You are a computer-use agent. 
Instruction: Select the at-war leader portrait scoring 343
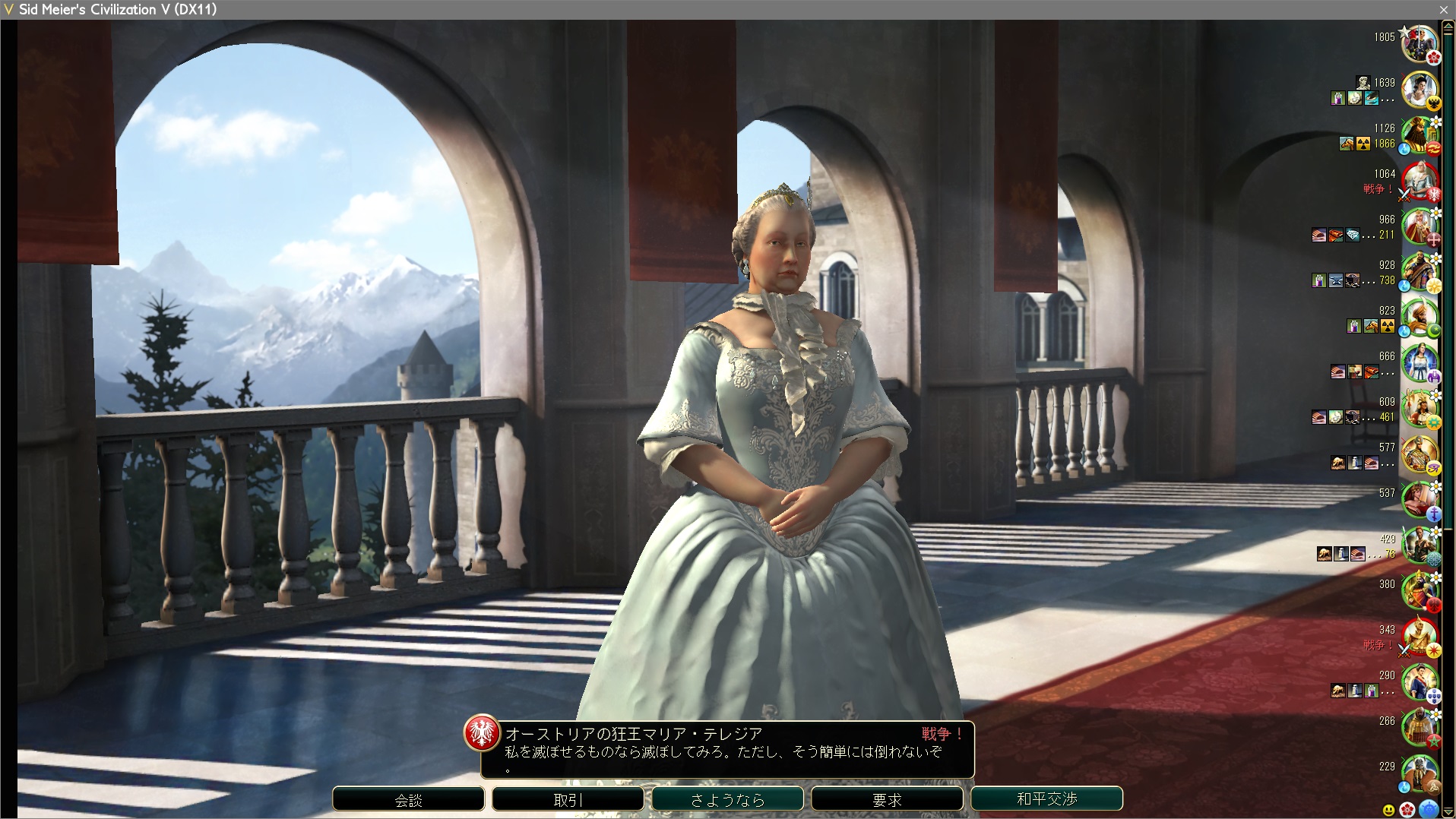click(x=1420, y=637)
